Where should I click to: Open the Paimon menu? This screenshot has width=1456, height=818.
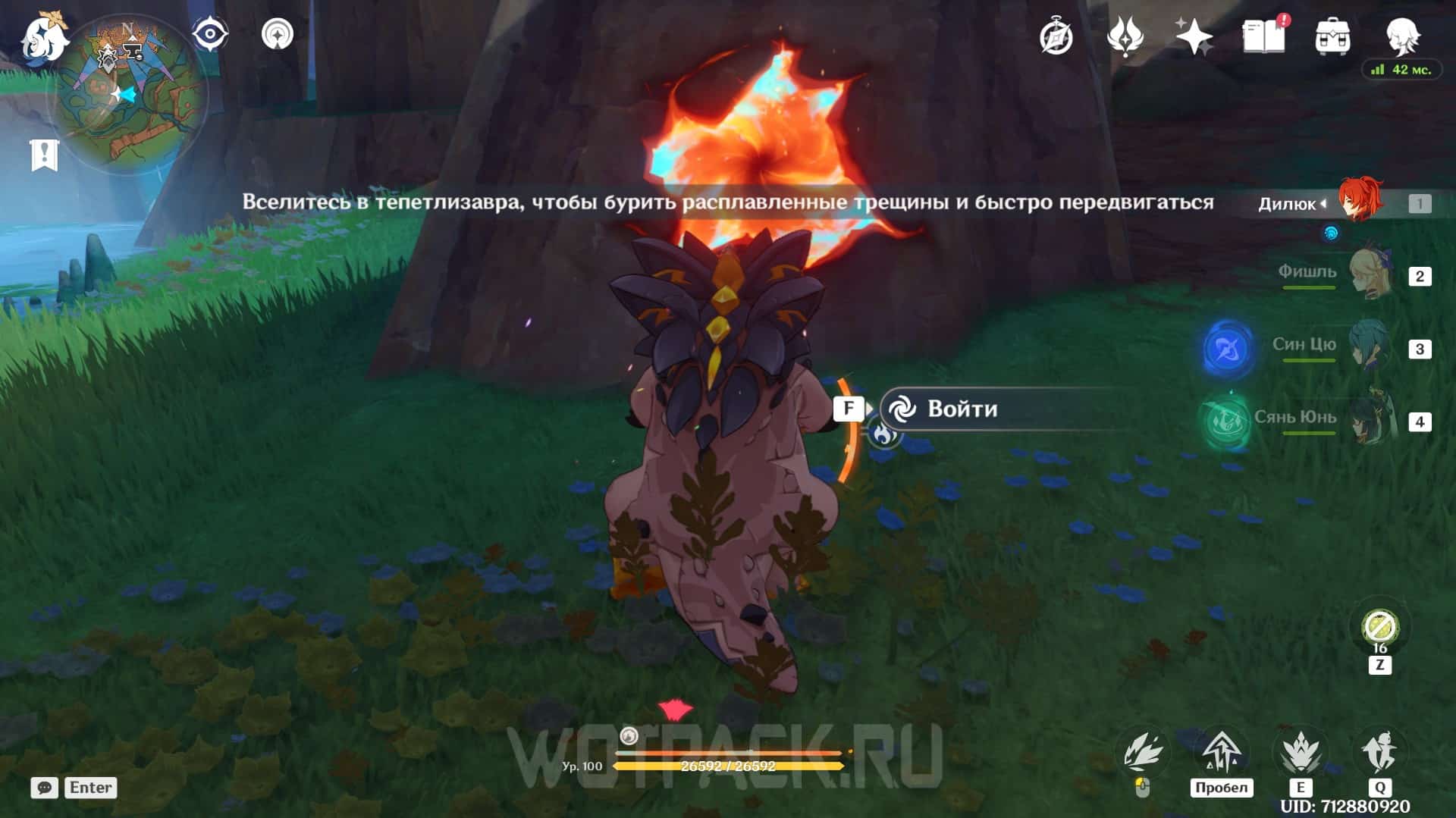tap(42, 36)
